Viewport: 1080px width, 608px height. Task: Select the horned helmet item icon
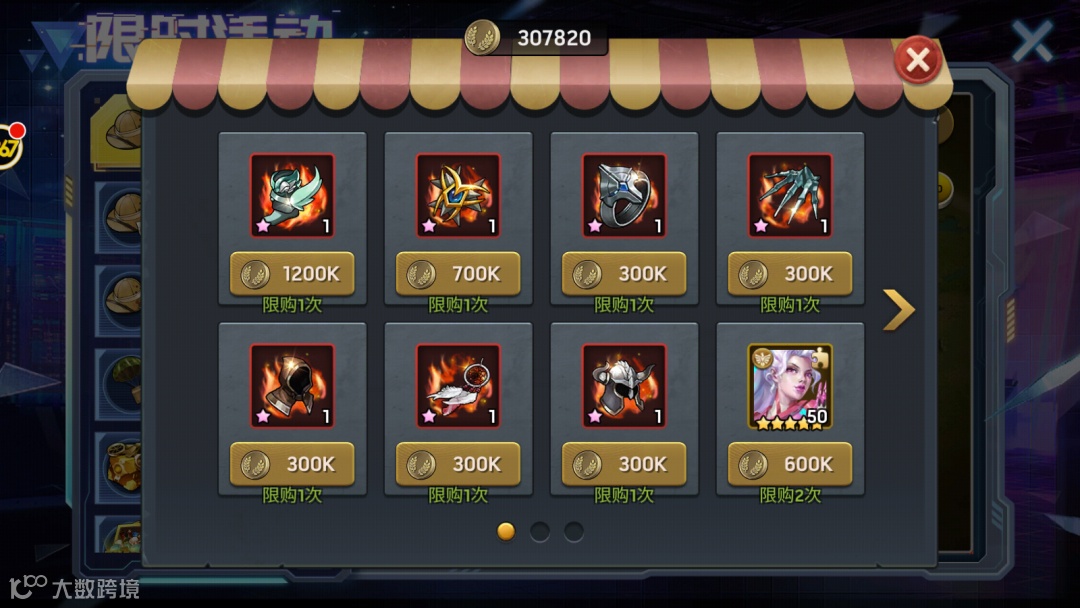pos(624,386)
